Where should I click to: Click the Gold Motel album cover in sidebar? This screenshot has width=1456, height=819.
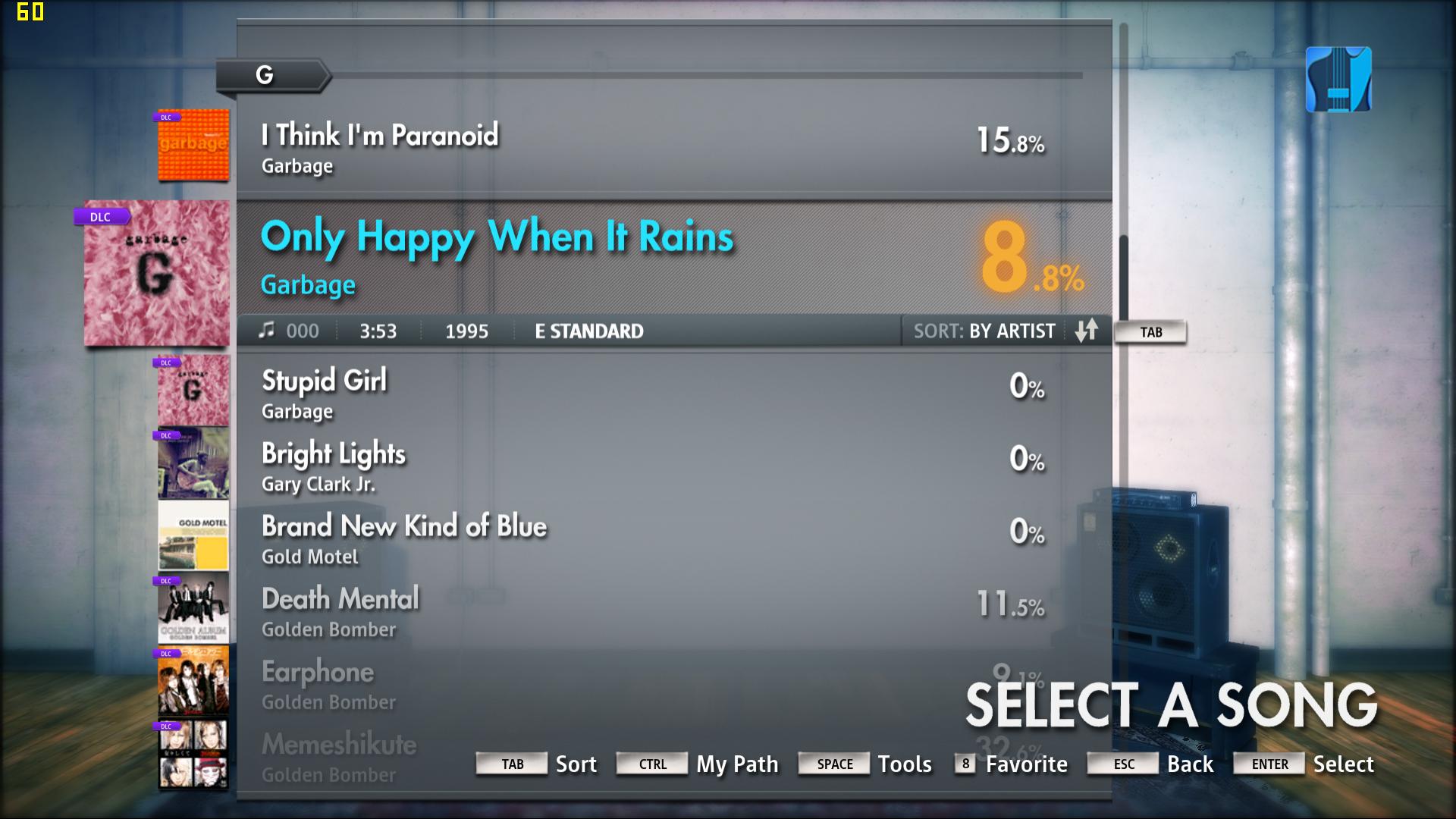point(193,536)
